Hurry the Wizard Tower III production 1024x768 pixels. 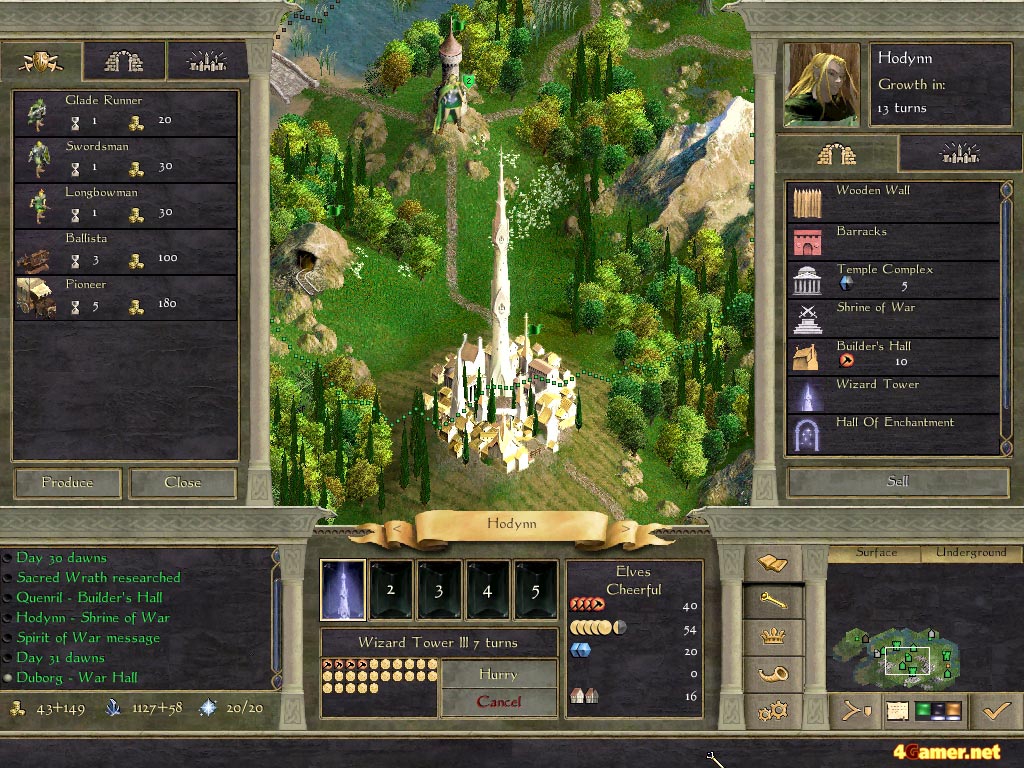[498, 674]
